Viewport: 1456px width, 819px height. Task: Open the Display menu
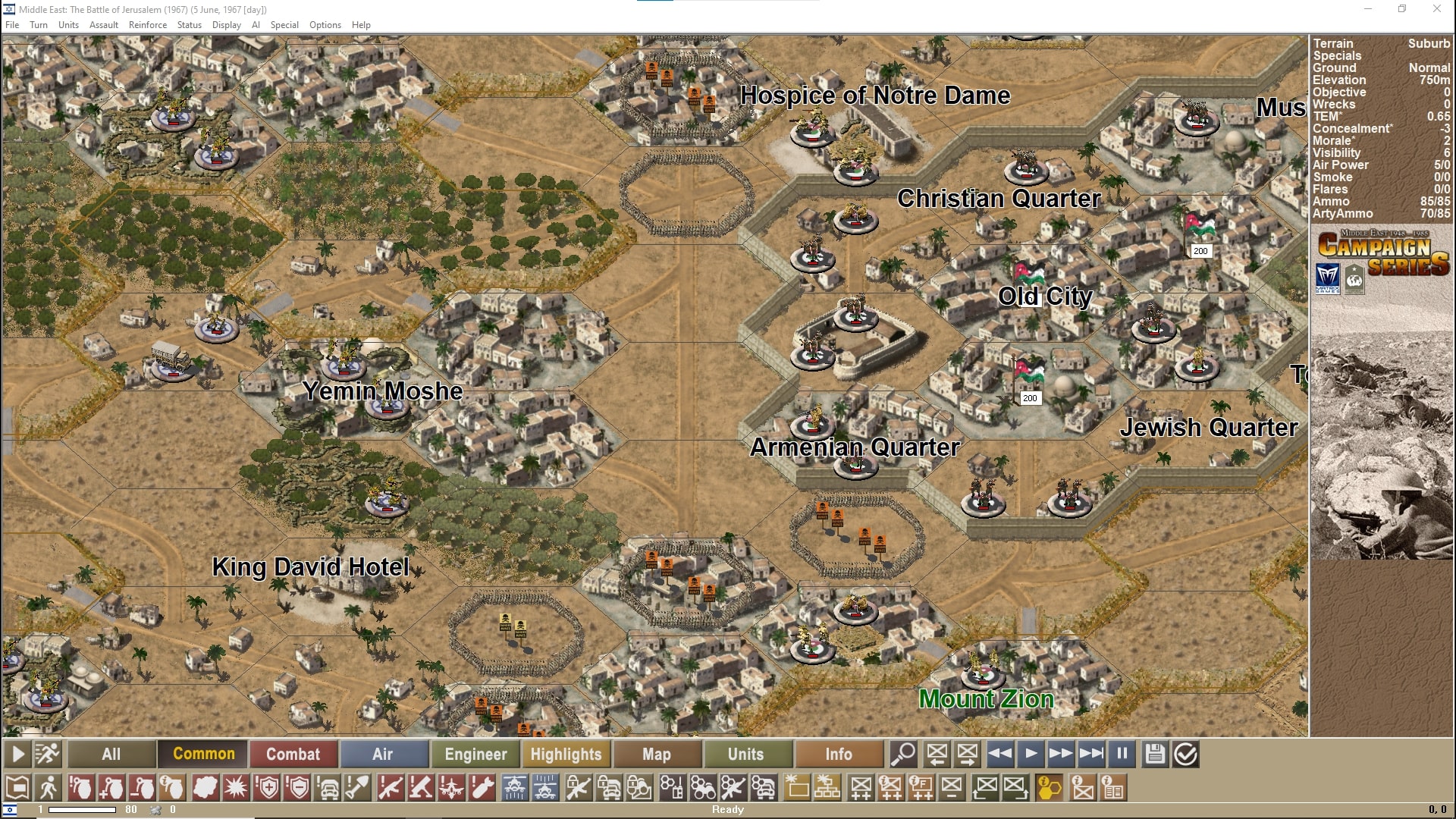(226, 24)
